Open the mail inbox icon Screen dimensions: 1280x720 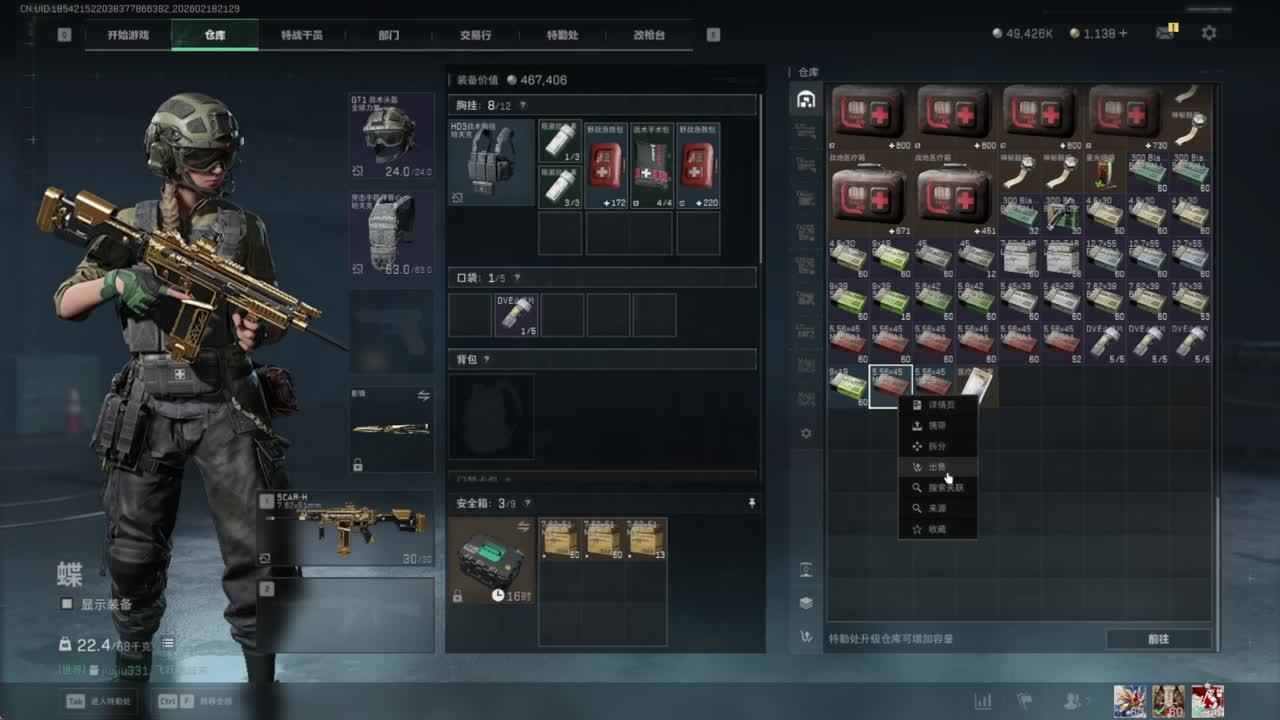coord(1165,33)
